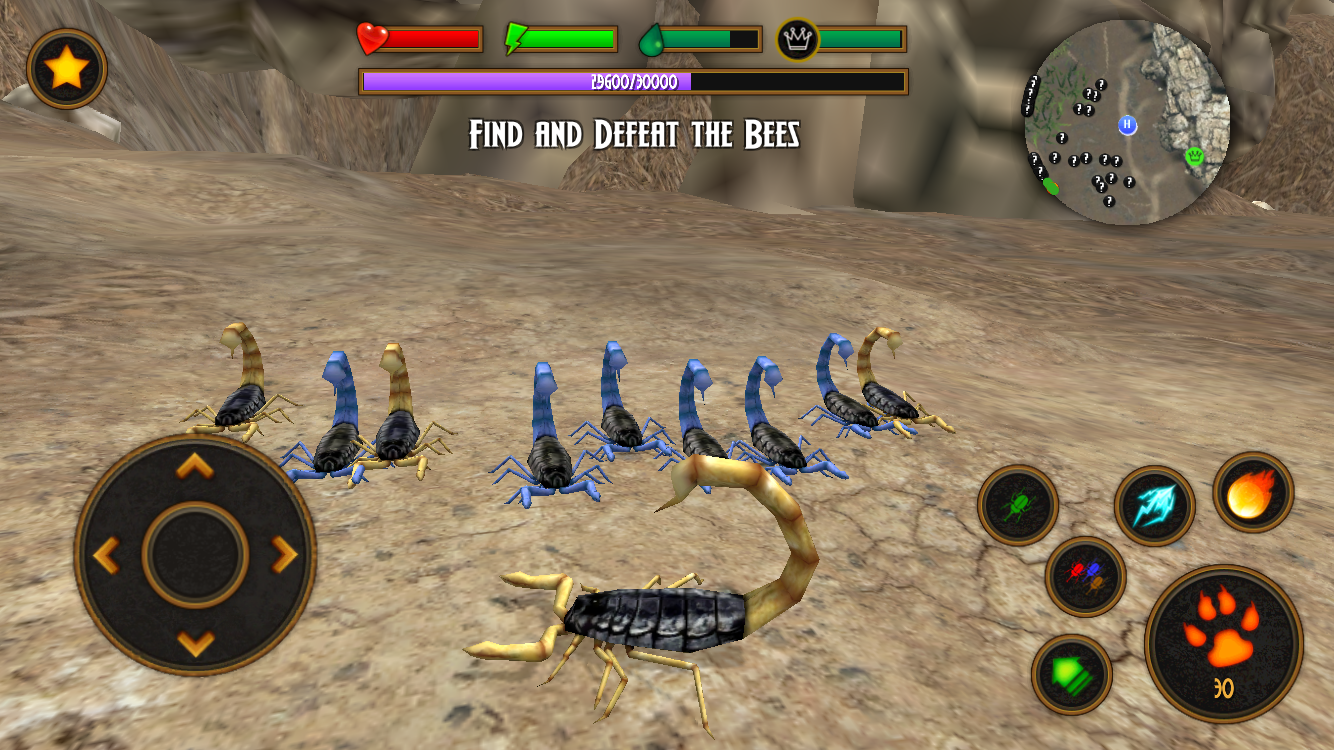Screen dimensions: 1334x750
Task: Select the green beetle summon ability
Action: pos(1018,505)
